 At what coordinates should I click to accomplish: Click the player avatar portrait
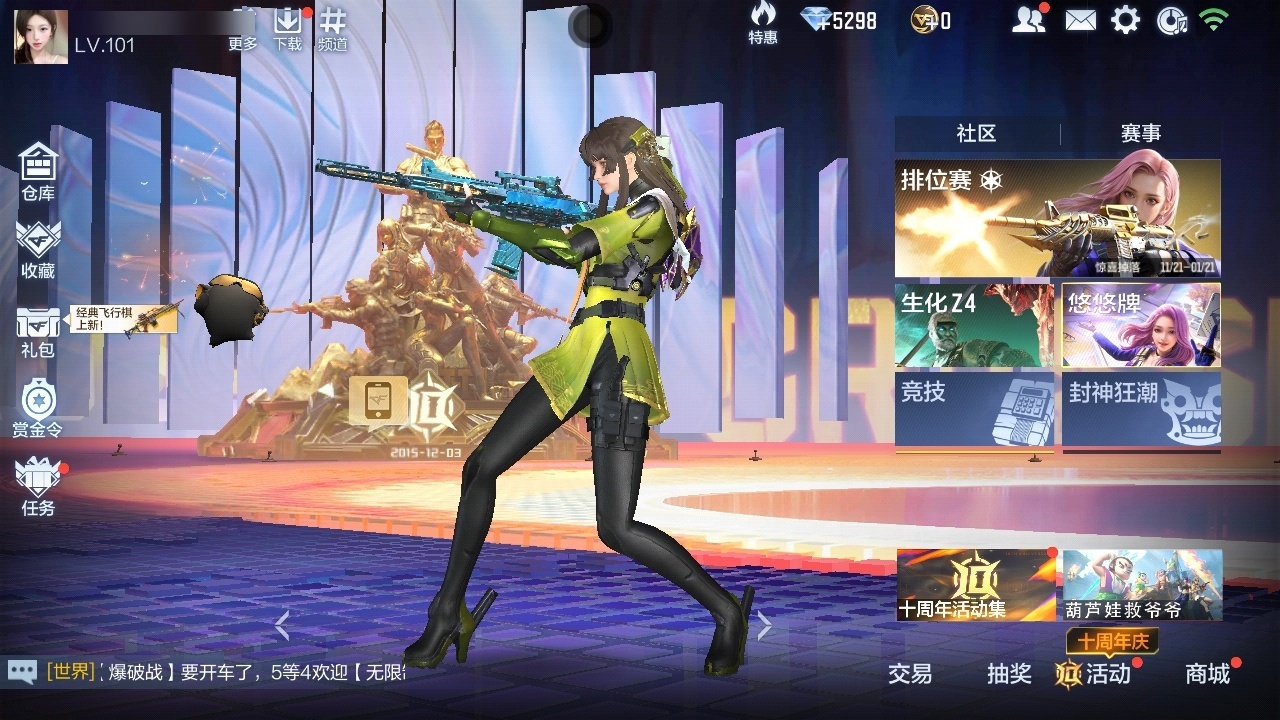[x=41, y=37]
